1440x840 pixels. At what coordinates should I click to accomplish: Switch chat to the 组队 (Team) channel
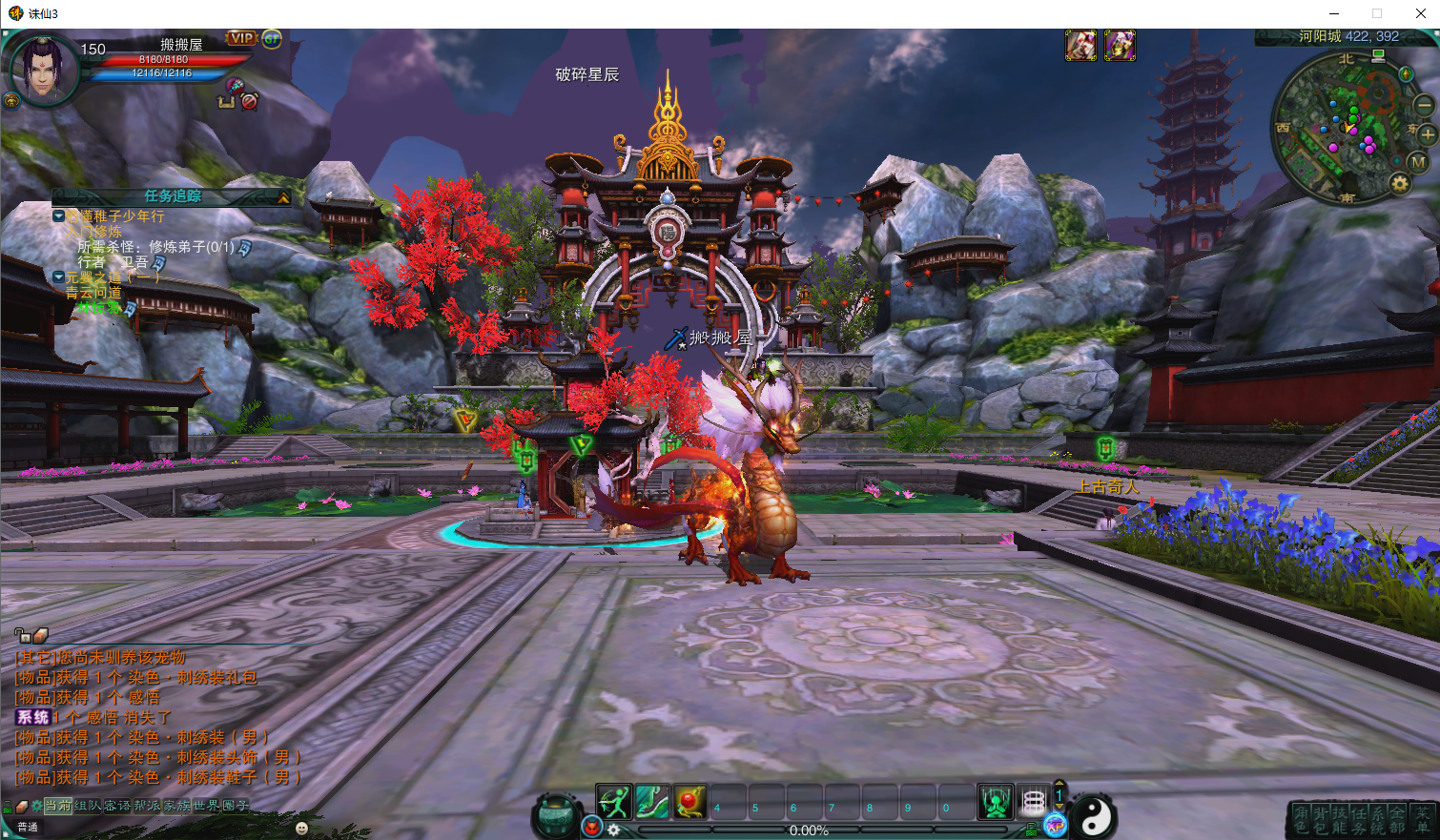coord(88,806)
